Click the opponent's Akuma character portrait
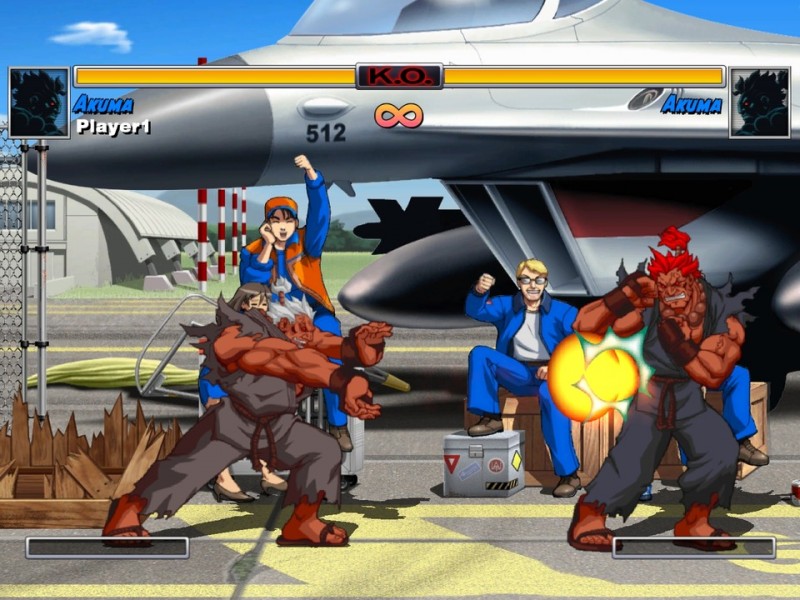The height and width of the screenshot is (600, 800). tap(759, 102)
